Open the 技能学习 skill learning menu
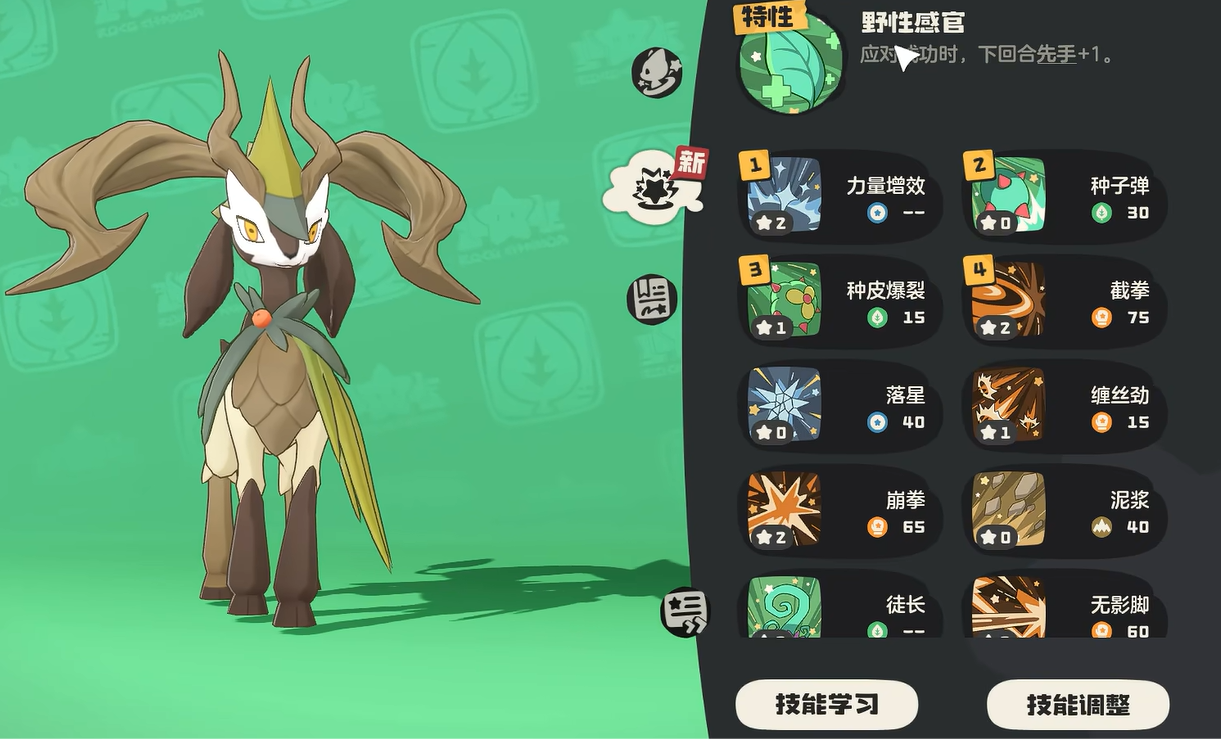Viewport: 1221px width, 739px height. 826,705
